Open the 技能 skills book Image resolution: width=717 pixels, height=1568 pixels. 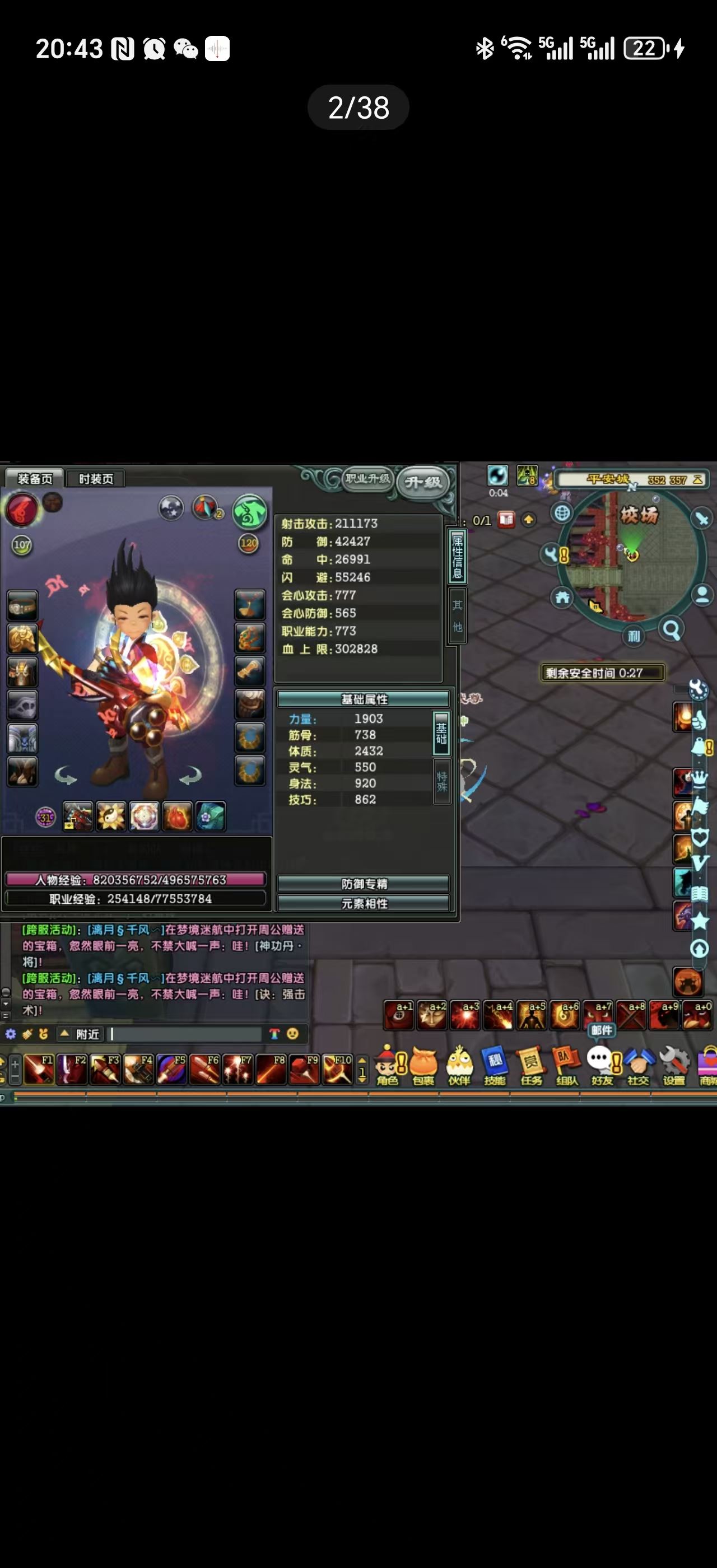click(494, 1066)
